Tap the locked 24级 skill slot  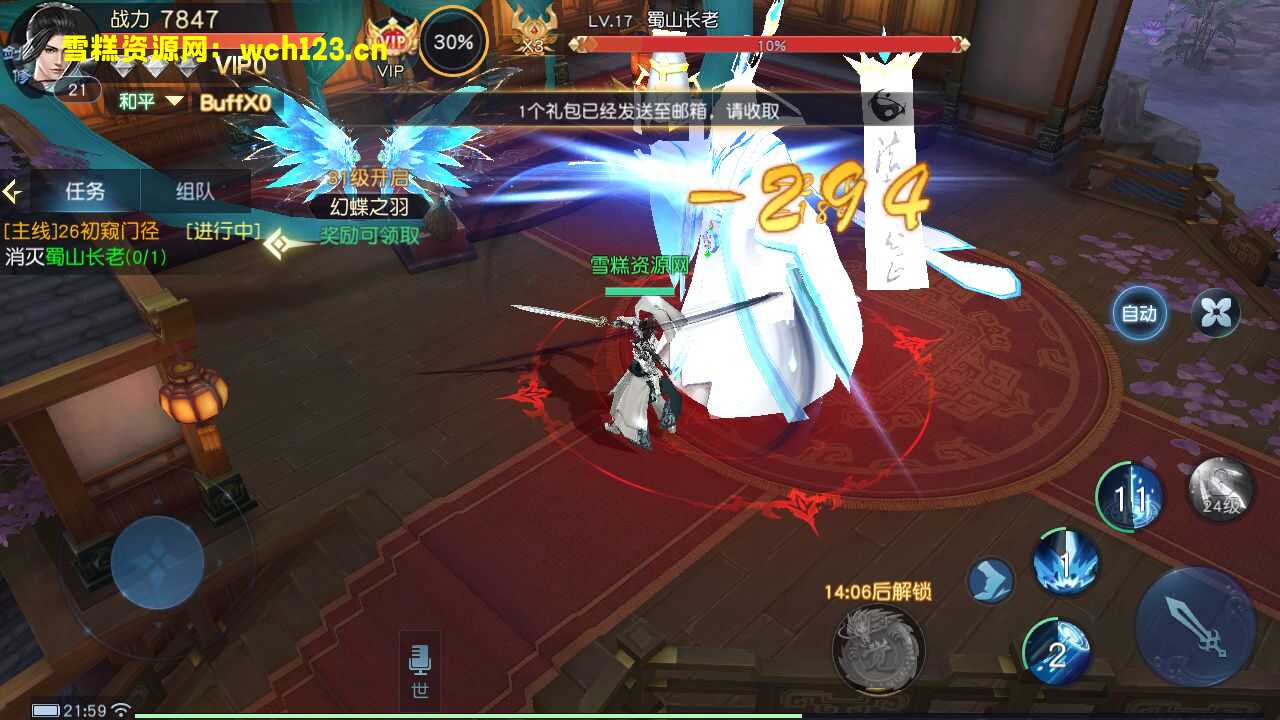click(x=1221, y=490)
